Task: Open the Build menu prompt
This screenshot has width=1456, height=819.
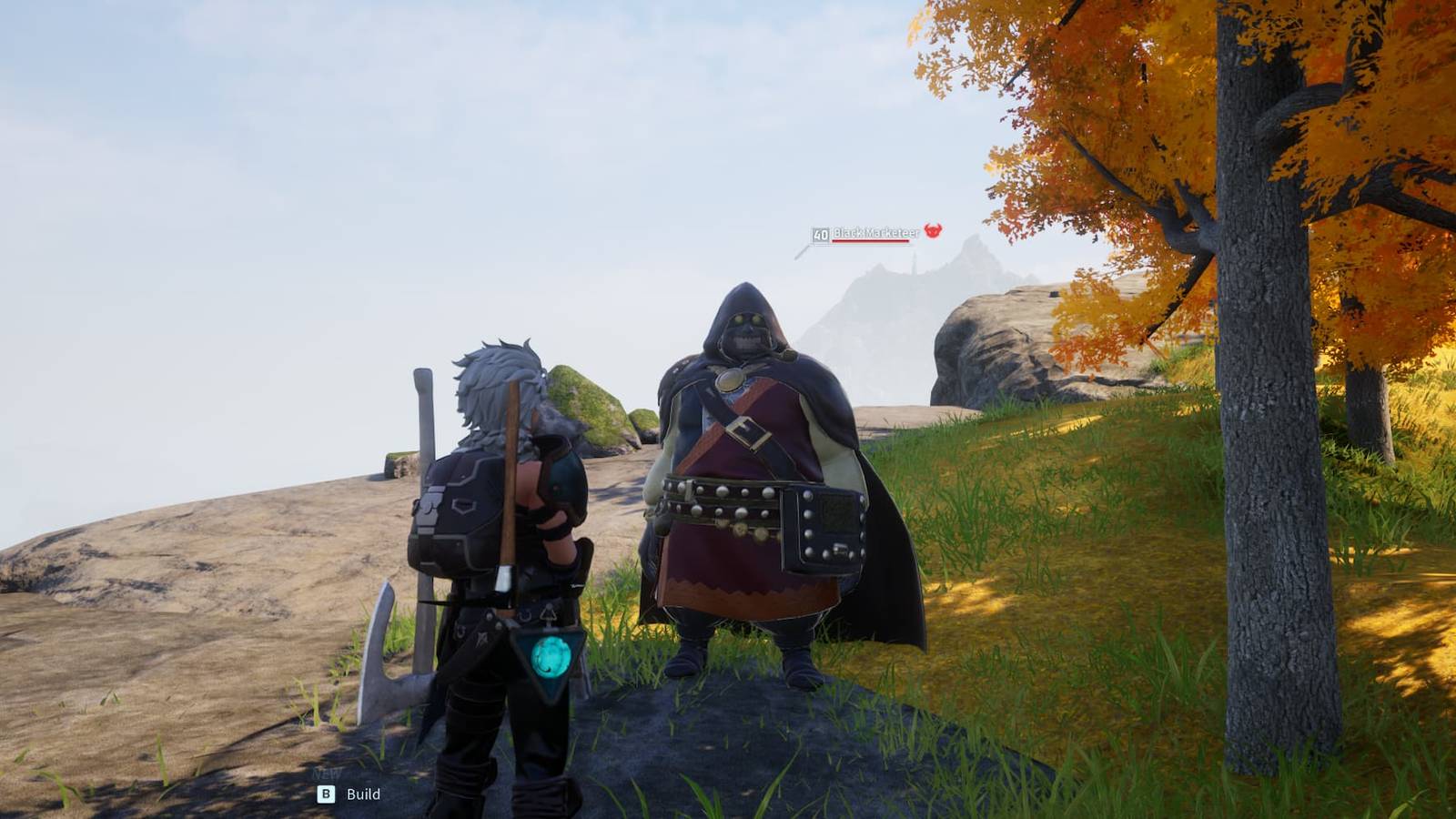Action: [x=364, y=793]
